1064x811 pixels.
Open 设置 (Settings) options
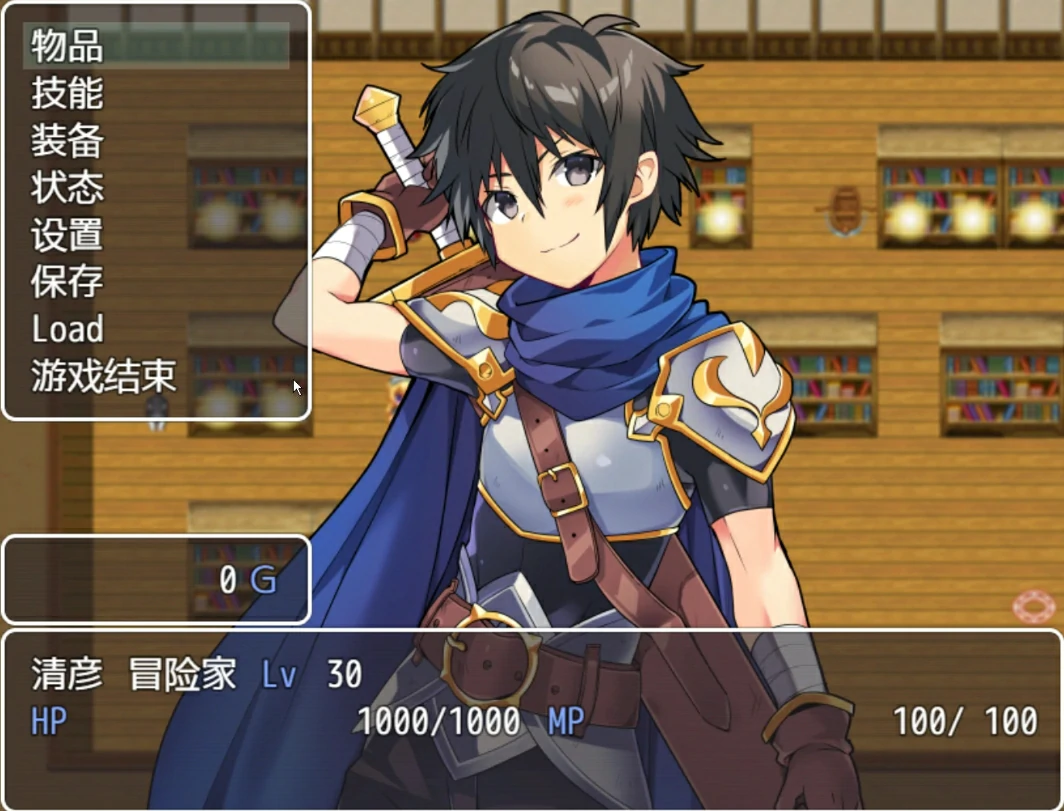tap(67, 234)
